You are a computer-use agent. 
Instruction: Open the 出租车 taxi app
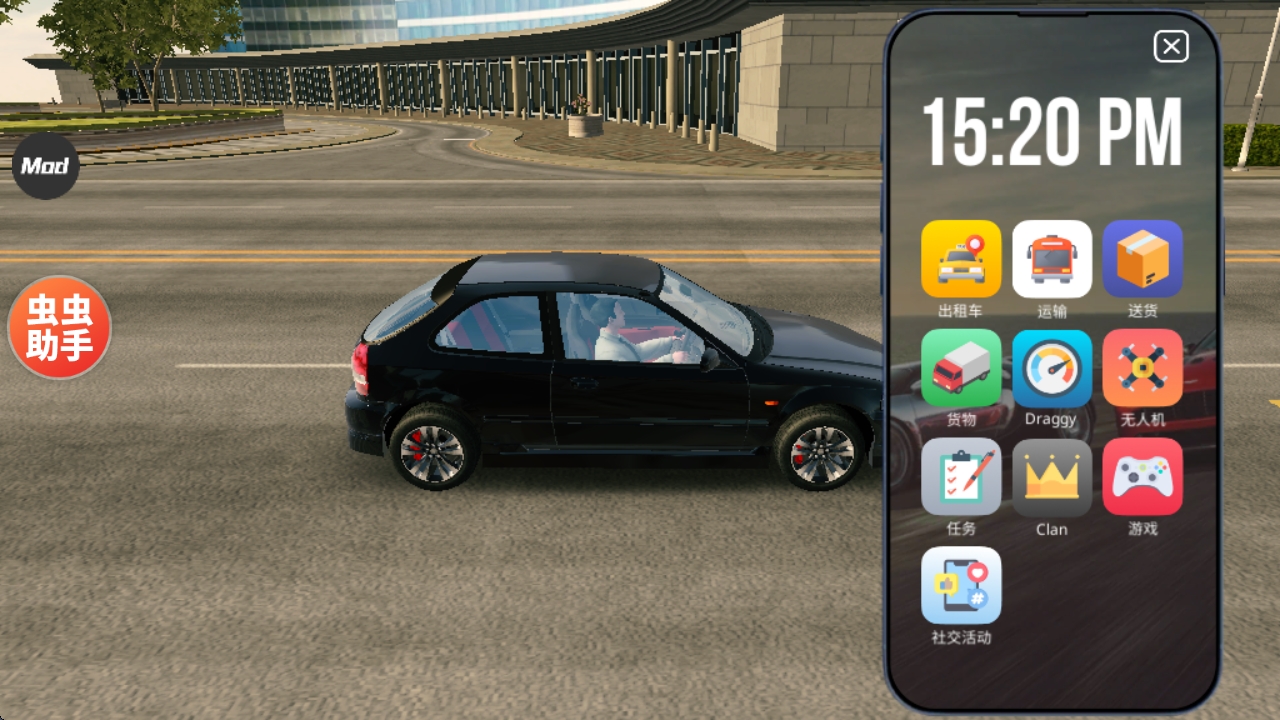tap(961, 259)
